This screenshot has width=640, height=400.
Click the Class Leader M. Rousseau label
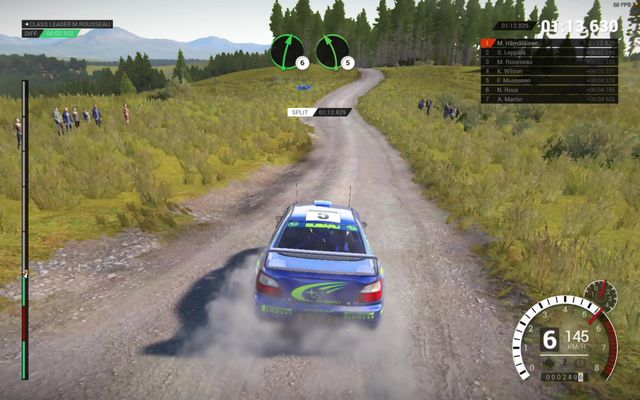pyautogui.click(x=66, y=24)
